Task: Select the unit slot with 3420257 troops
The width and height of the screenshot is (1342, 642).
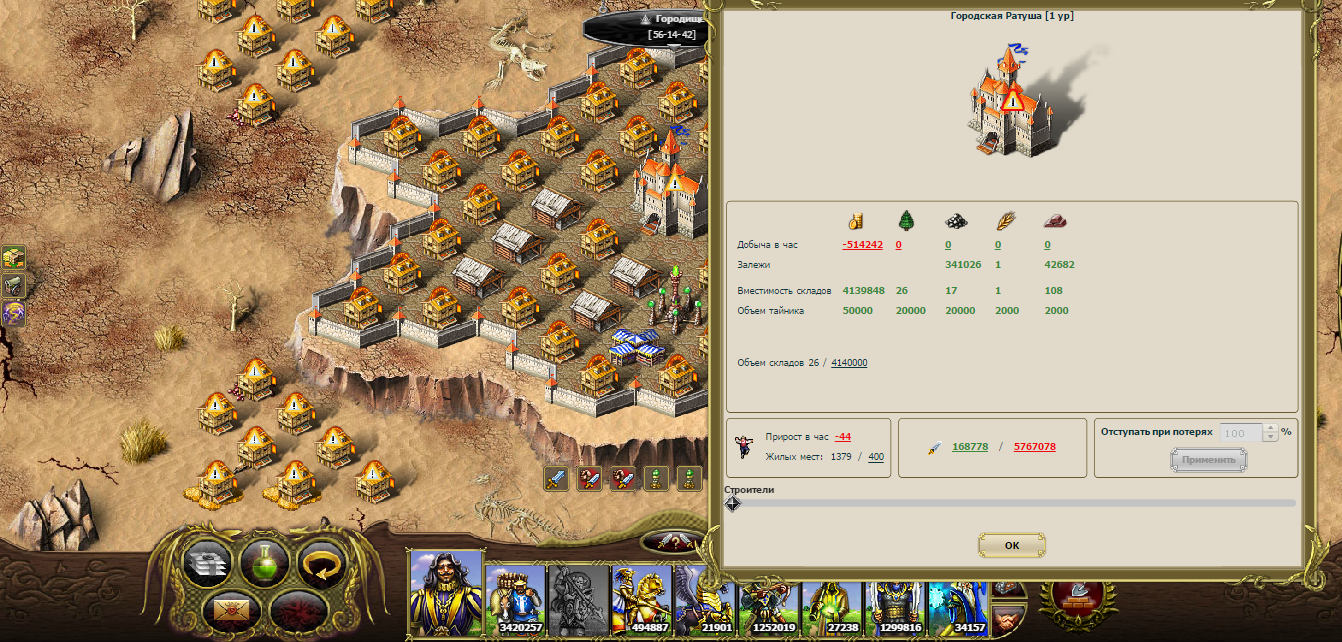Action: pyautogui.click(x=514, y=600)
